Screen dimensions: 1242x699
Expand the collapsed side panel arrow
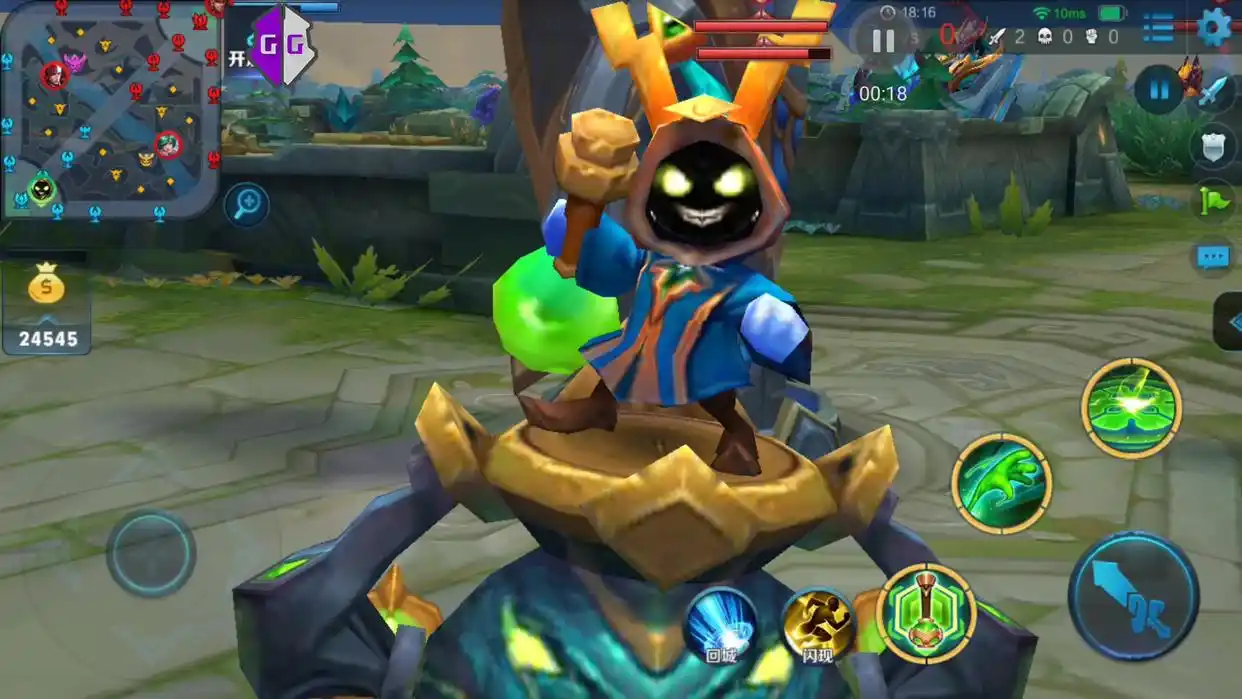(1231, 322)
